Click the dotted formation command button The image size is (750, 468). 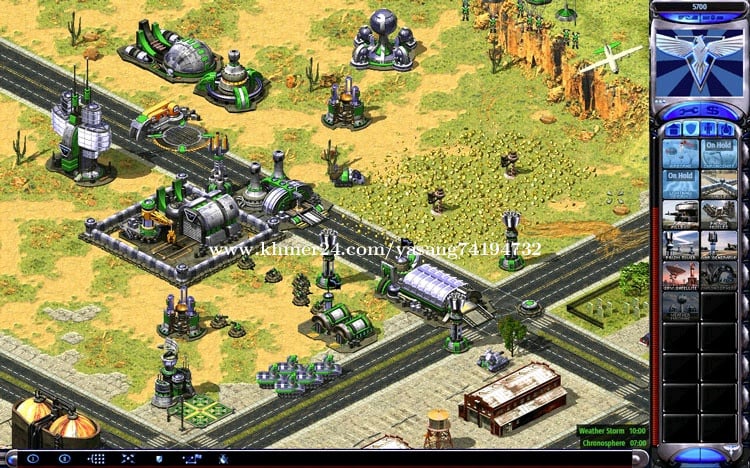(97, 458)
